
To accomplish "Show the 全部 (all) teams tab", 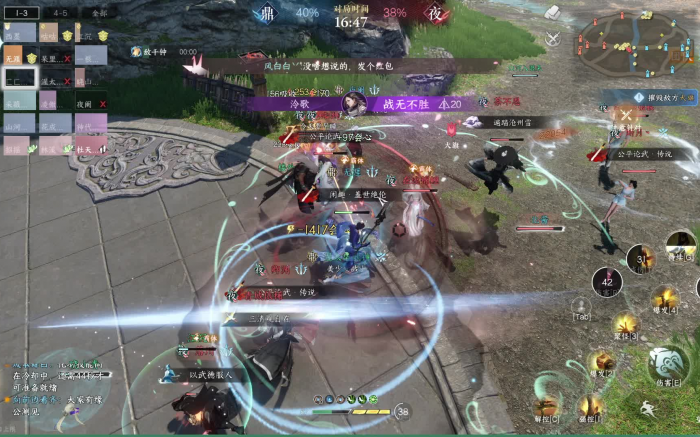I will click(x=98, y=13).
